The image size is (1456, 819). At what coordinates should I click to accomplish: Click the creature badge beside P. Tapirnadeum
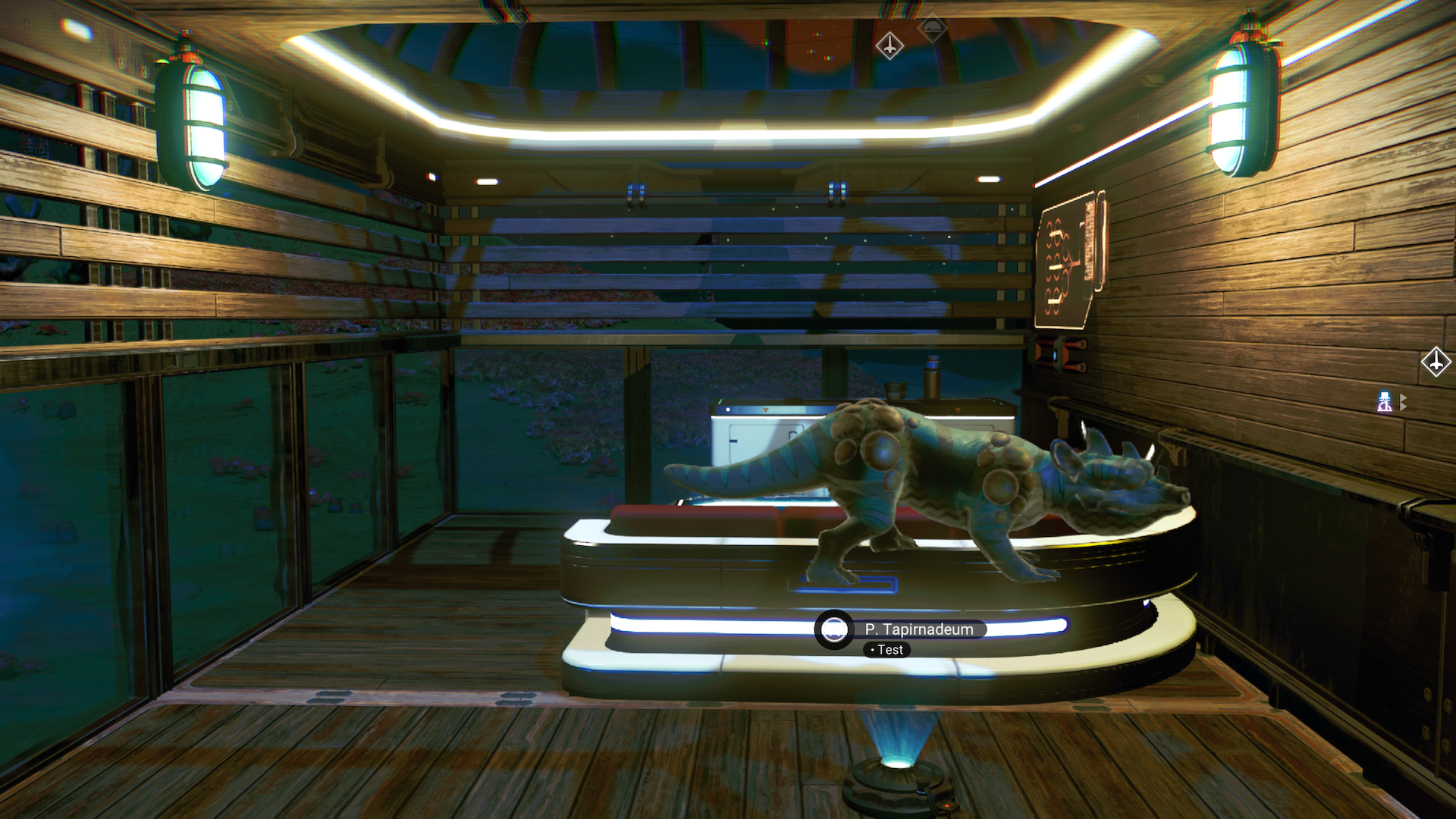click(834, 629)
